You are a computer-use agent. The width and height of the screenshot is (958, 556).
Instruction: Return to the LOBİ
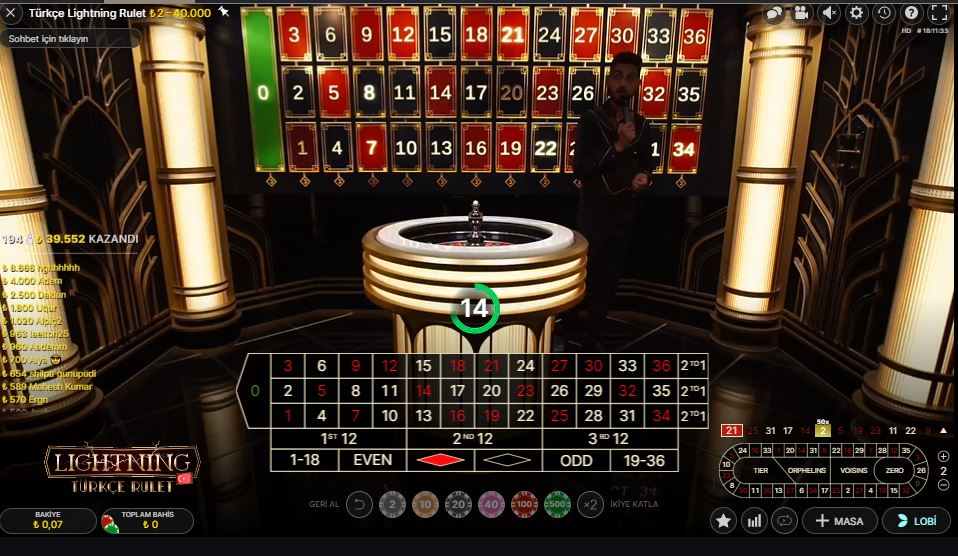tap(916, 521)
